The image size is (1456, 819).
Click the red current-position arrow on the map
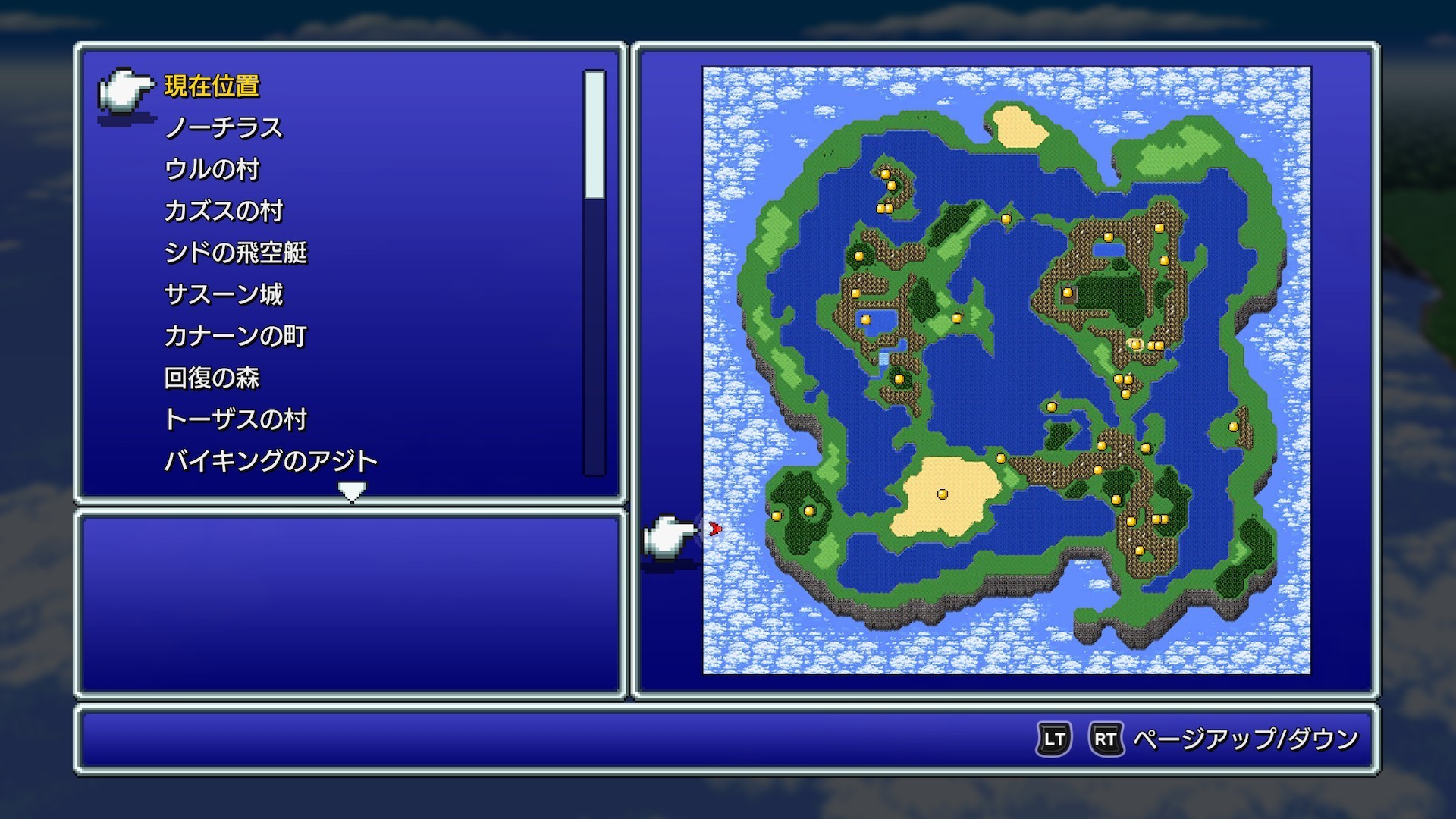(x=714, y=529)
